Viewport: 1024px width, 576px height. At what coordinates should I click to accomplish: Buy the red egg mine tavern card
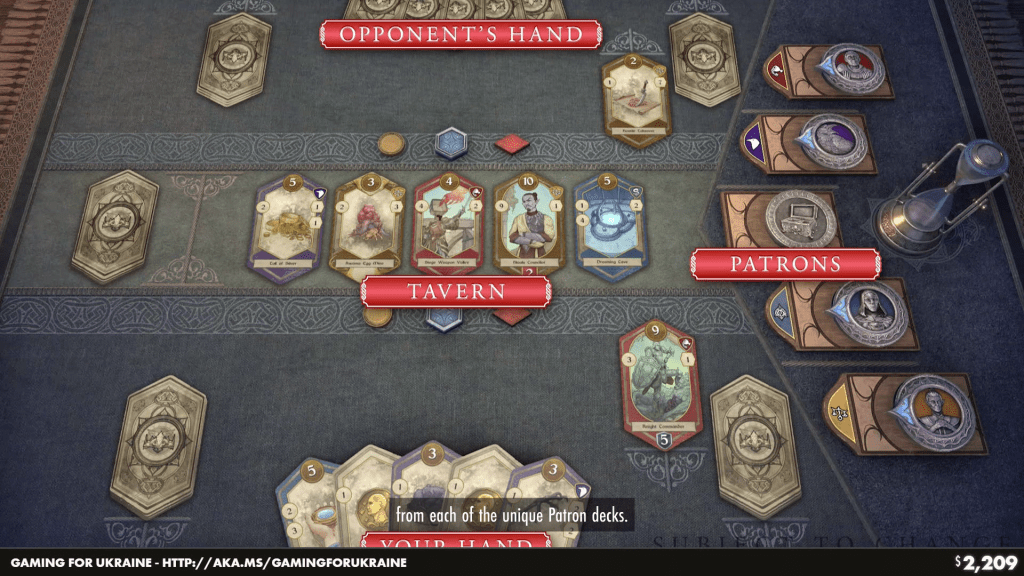[x=369, y=227]
